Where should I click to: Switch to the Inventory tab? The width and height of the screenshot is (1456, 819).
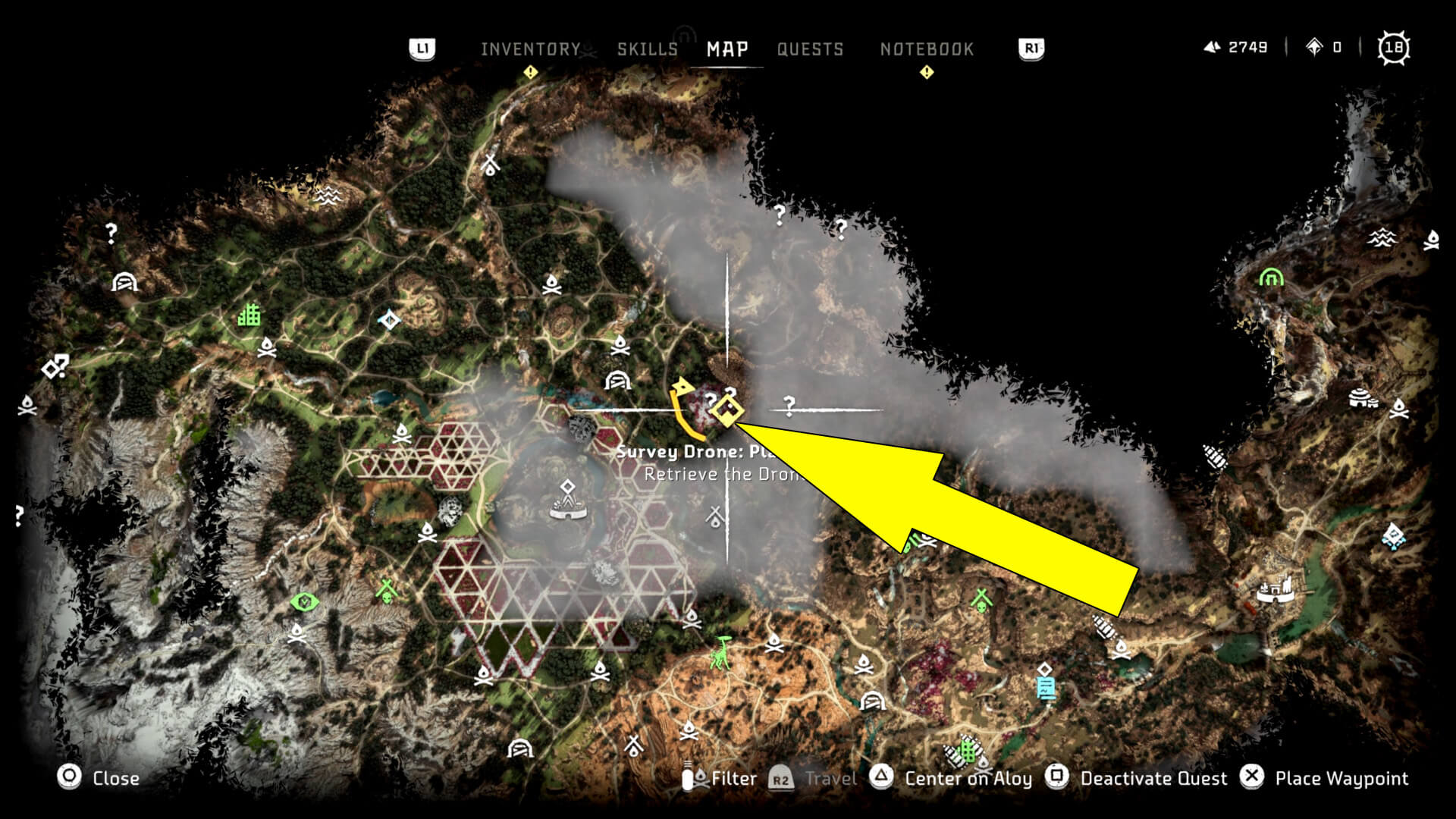click(x=529, y=49)
